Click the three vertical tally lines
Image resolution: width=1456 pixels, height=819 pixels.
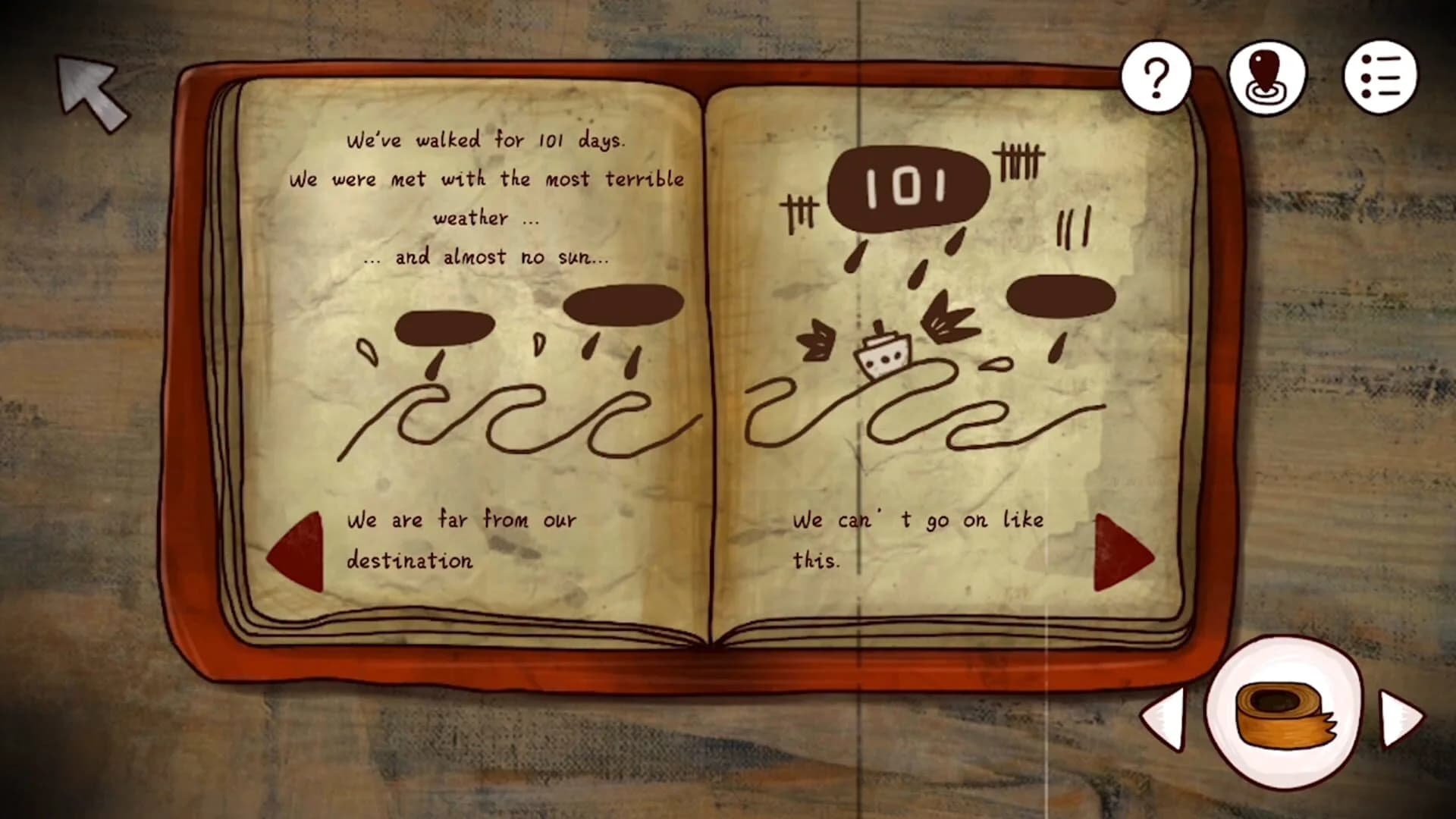click(x=1071, y=227)
